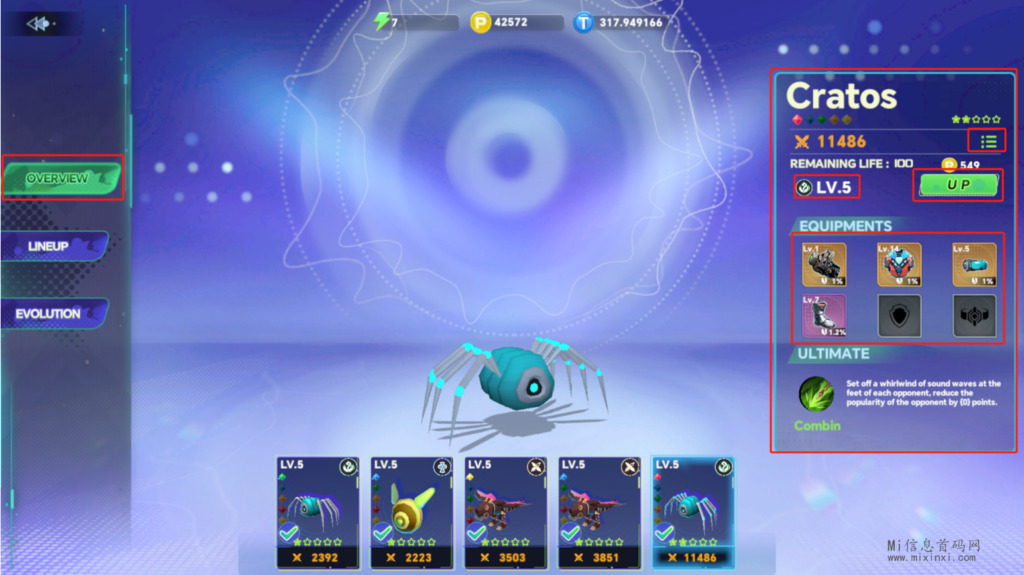Click the green UP level-up button
Screen dimensions: 1024x575
(958, 185)
